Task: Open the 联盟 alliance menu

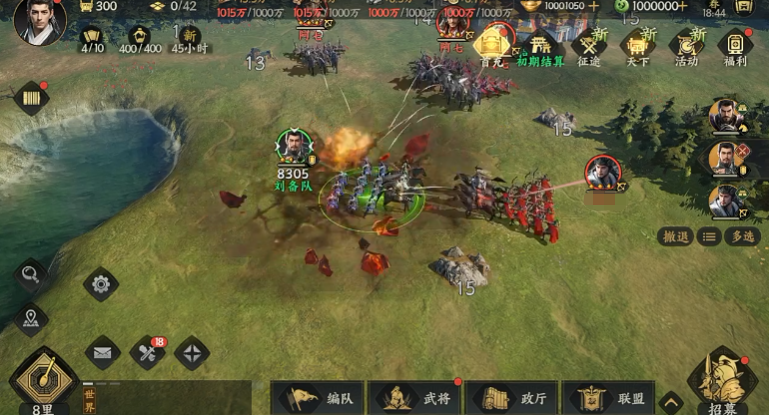Action: click(609, 398)
